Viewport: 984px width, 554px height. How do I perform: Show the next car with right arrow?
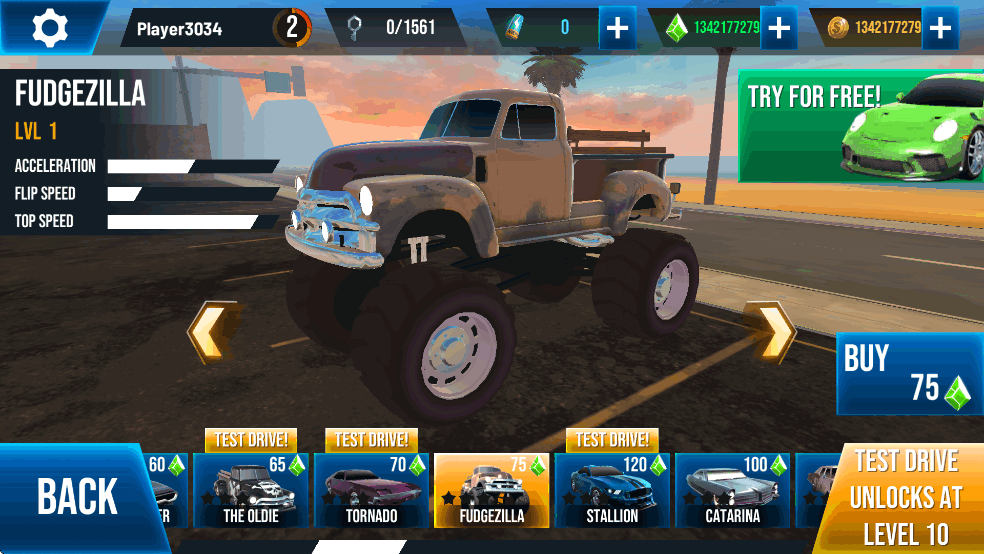(773, 331)
